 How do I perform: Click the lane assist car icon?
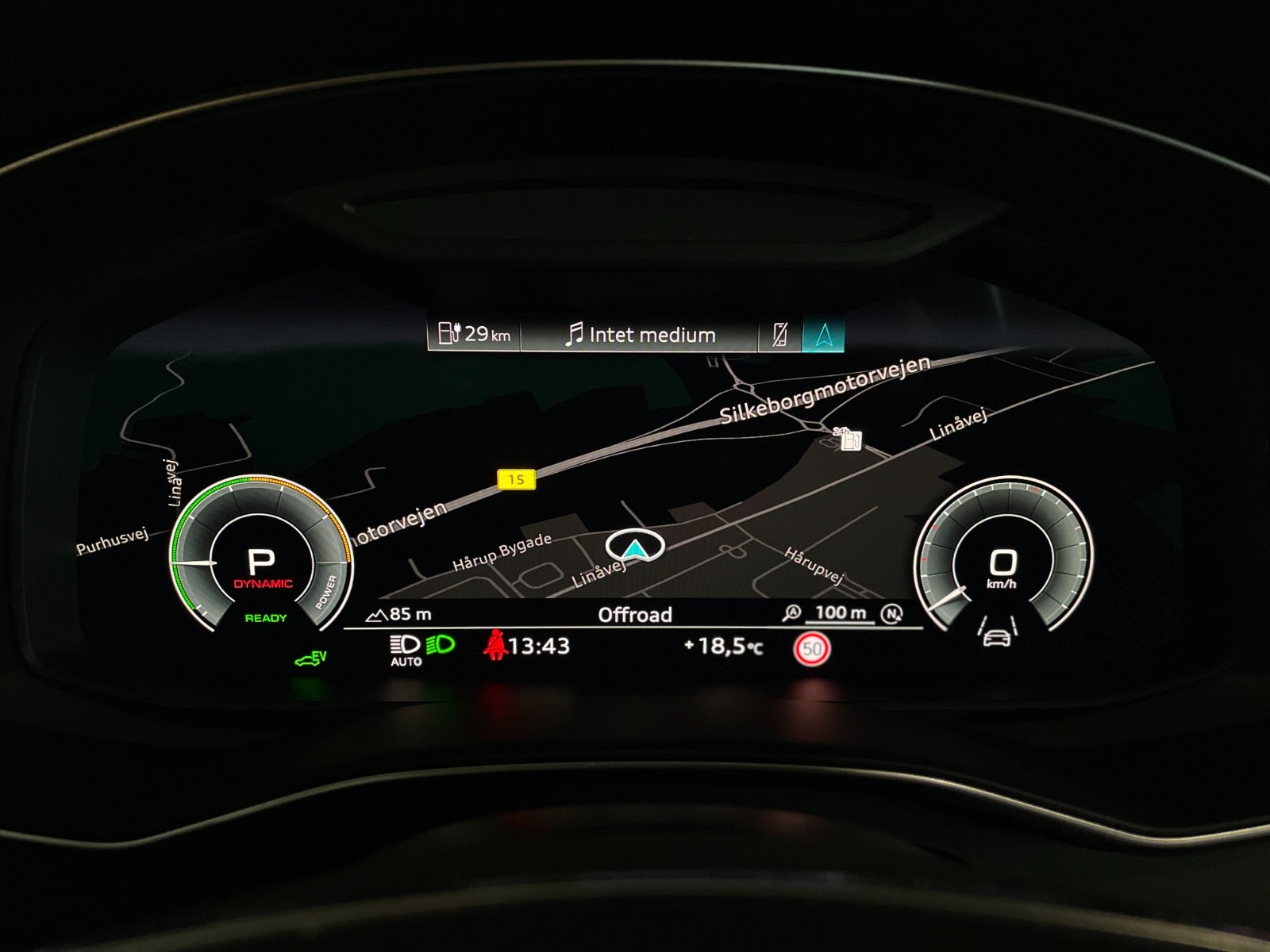(x=996, y=631)
